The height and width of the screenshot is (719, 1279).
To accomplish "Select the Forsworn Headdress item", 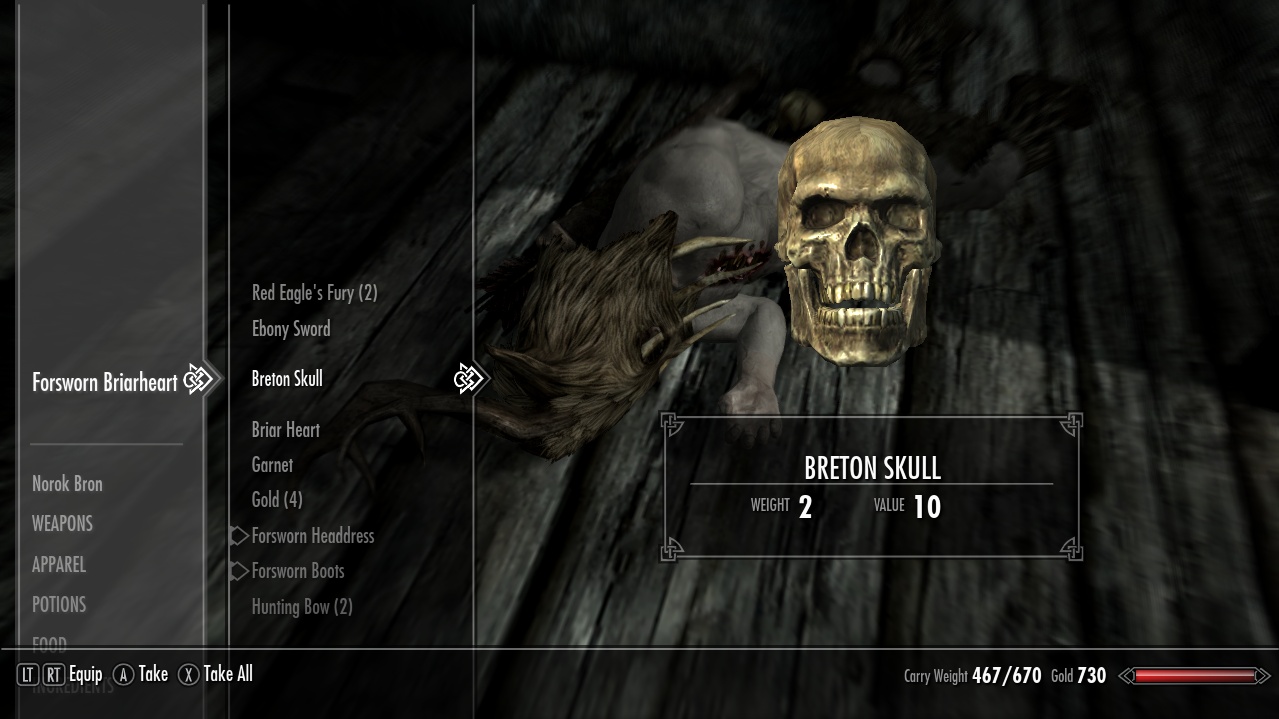I will click(x=313, y=536).
